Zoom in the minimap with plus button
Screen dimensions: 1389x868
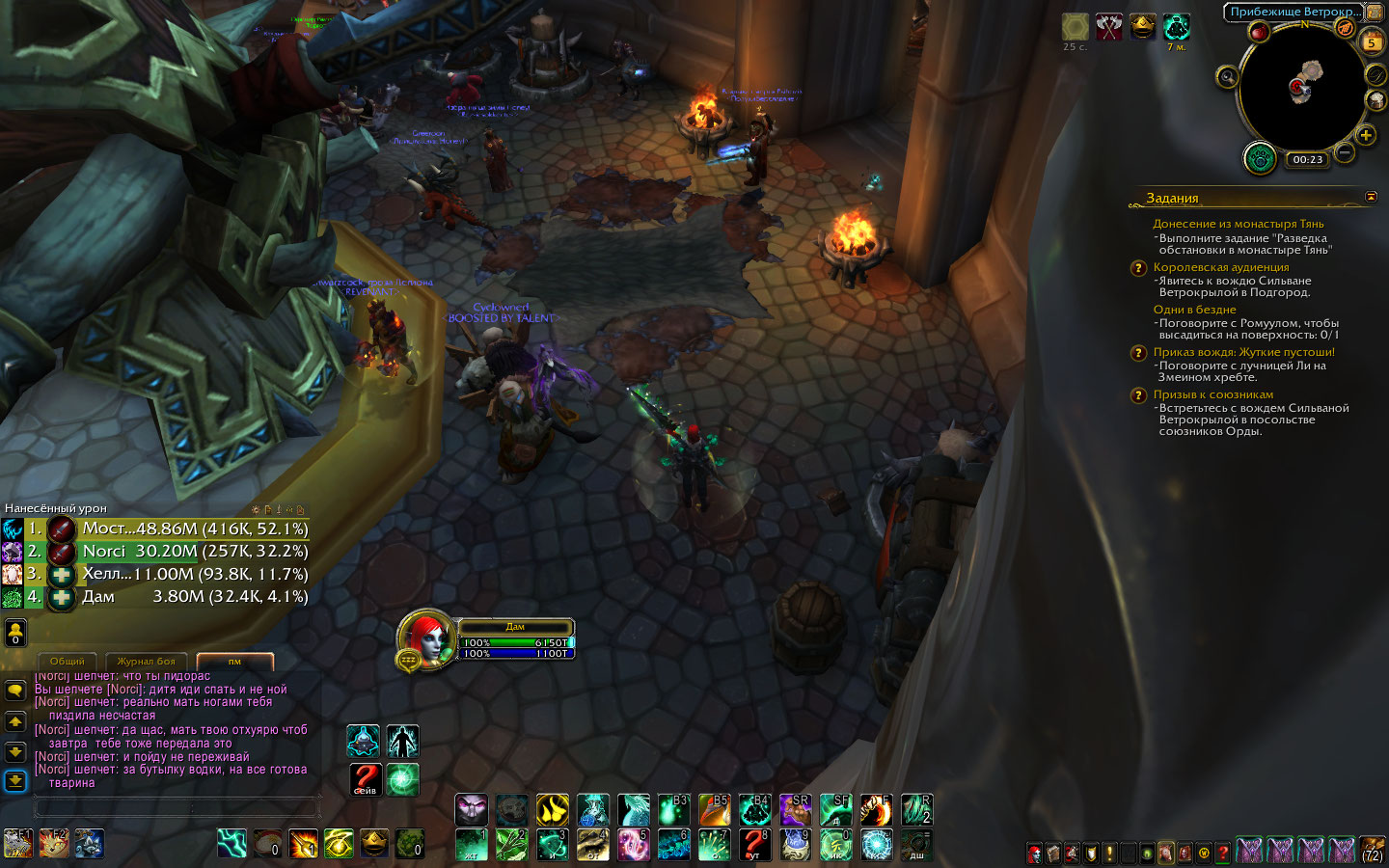pyautogui.click(x=1366, y=135)
